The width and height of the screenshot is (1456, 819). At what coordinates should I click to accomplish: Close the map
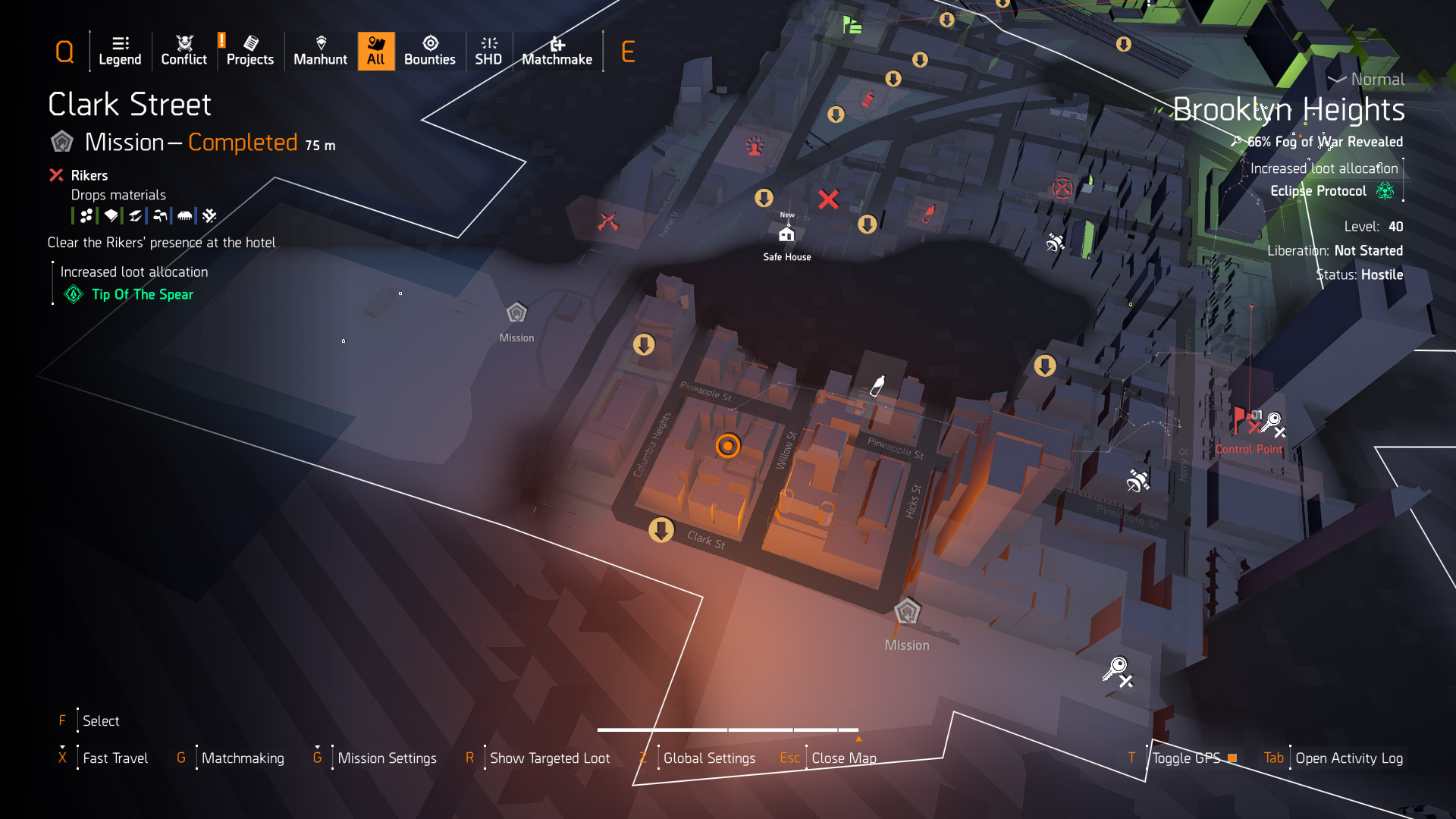[x=844, y=758]
